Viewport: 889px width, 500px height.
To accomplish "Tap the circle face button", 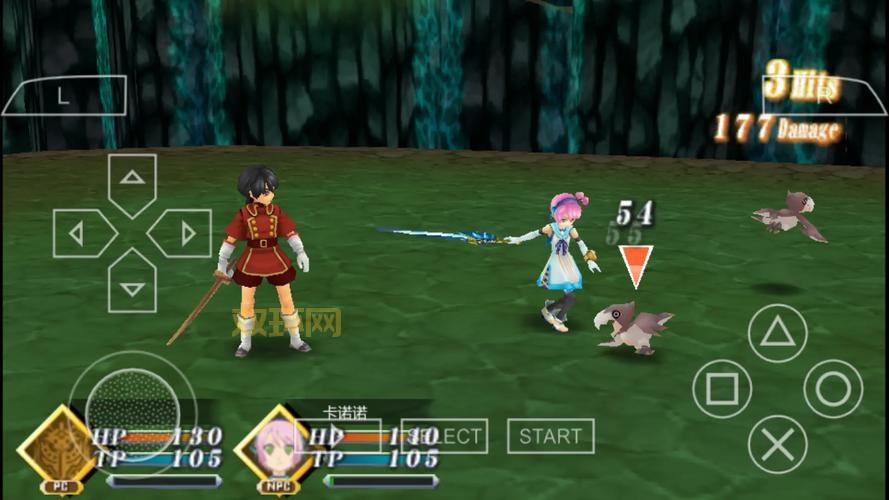I will pos(833,389).
